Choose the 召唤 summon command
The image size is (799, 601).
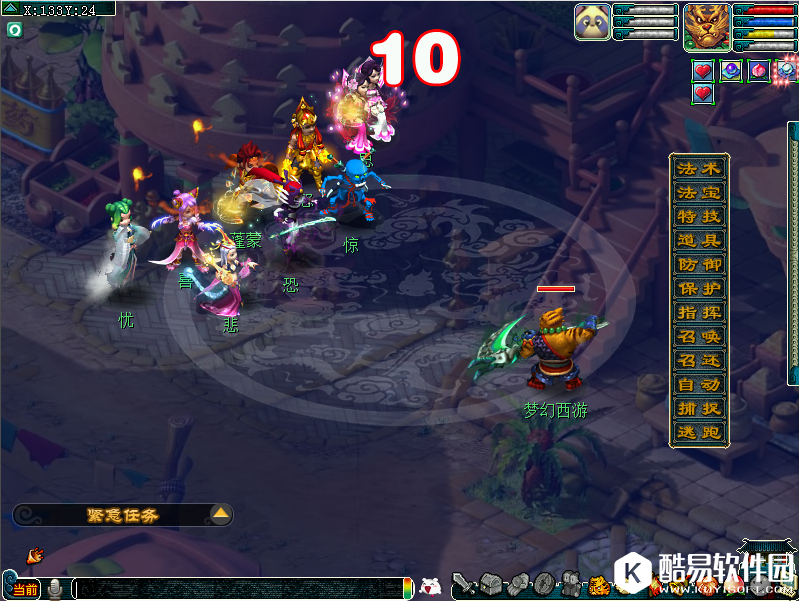(x=698, y=336)
